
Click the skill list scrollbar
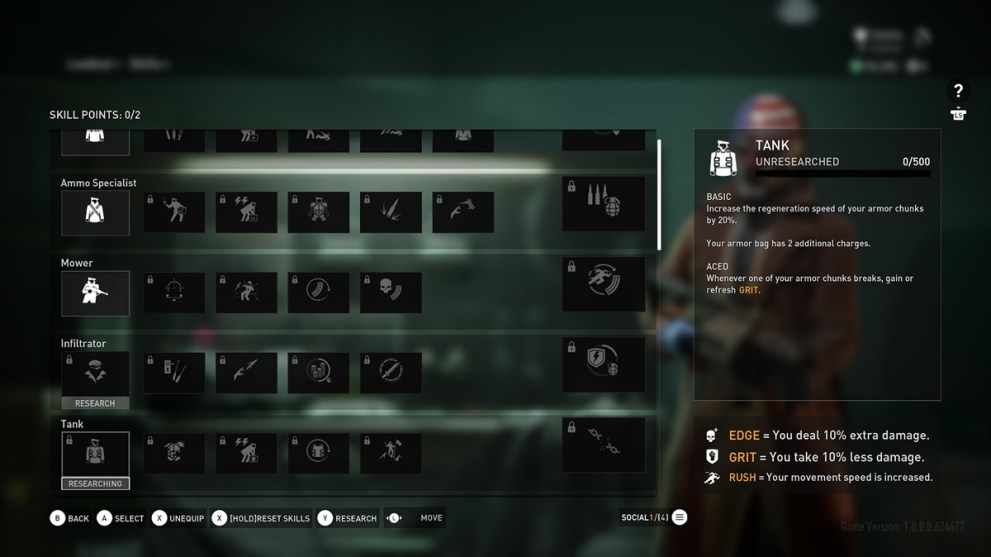[658, 195]
